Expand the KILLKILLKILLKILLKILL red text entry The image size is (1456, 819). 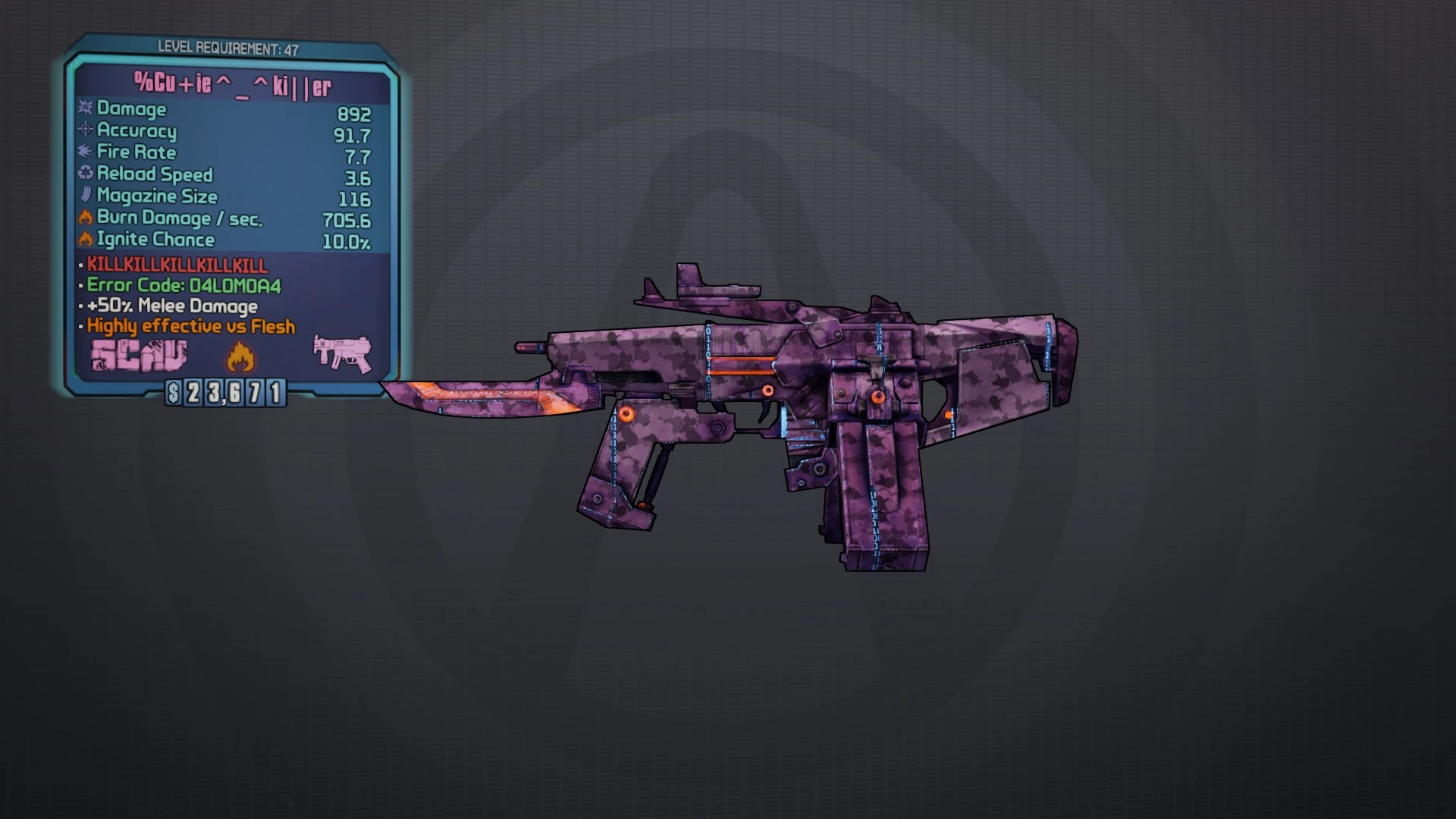tap(174, 265)
